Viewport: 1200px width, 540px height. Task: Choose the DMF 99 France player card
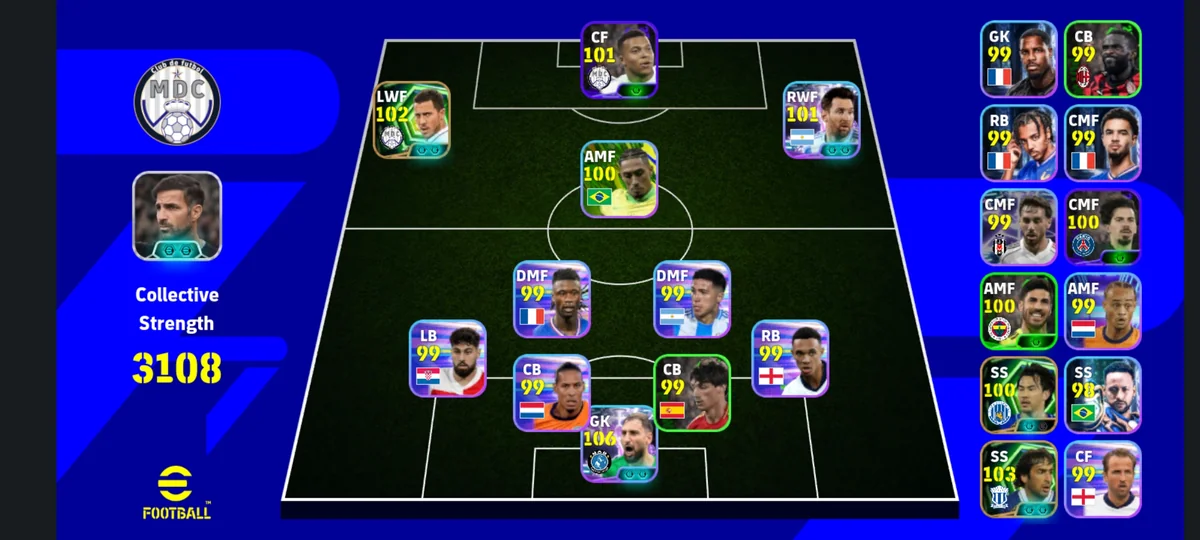tap(552, 299)
